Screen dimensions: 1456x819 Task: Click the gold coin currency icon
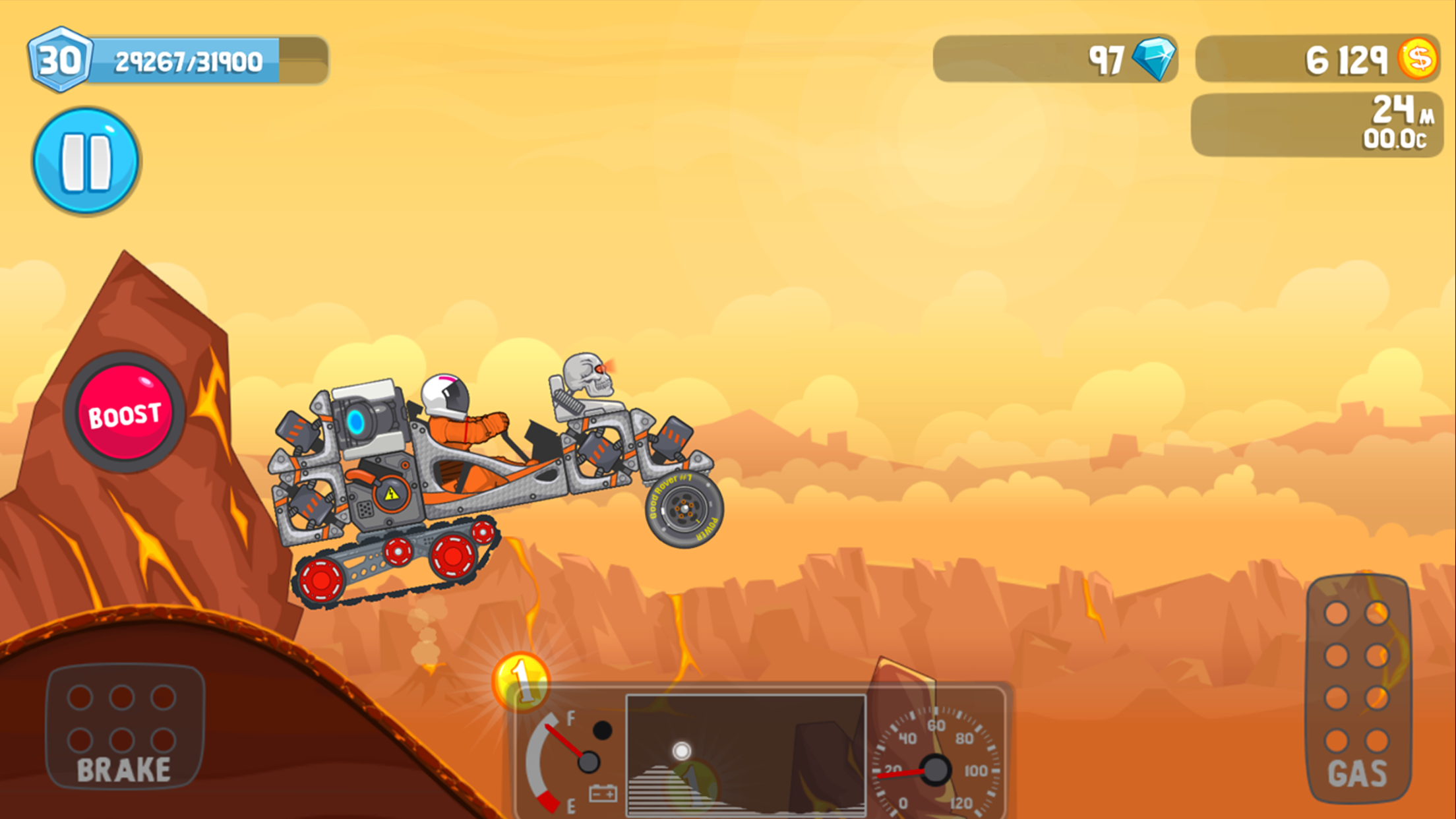[1418, 58]
